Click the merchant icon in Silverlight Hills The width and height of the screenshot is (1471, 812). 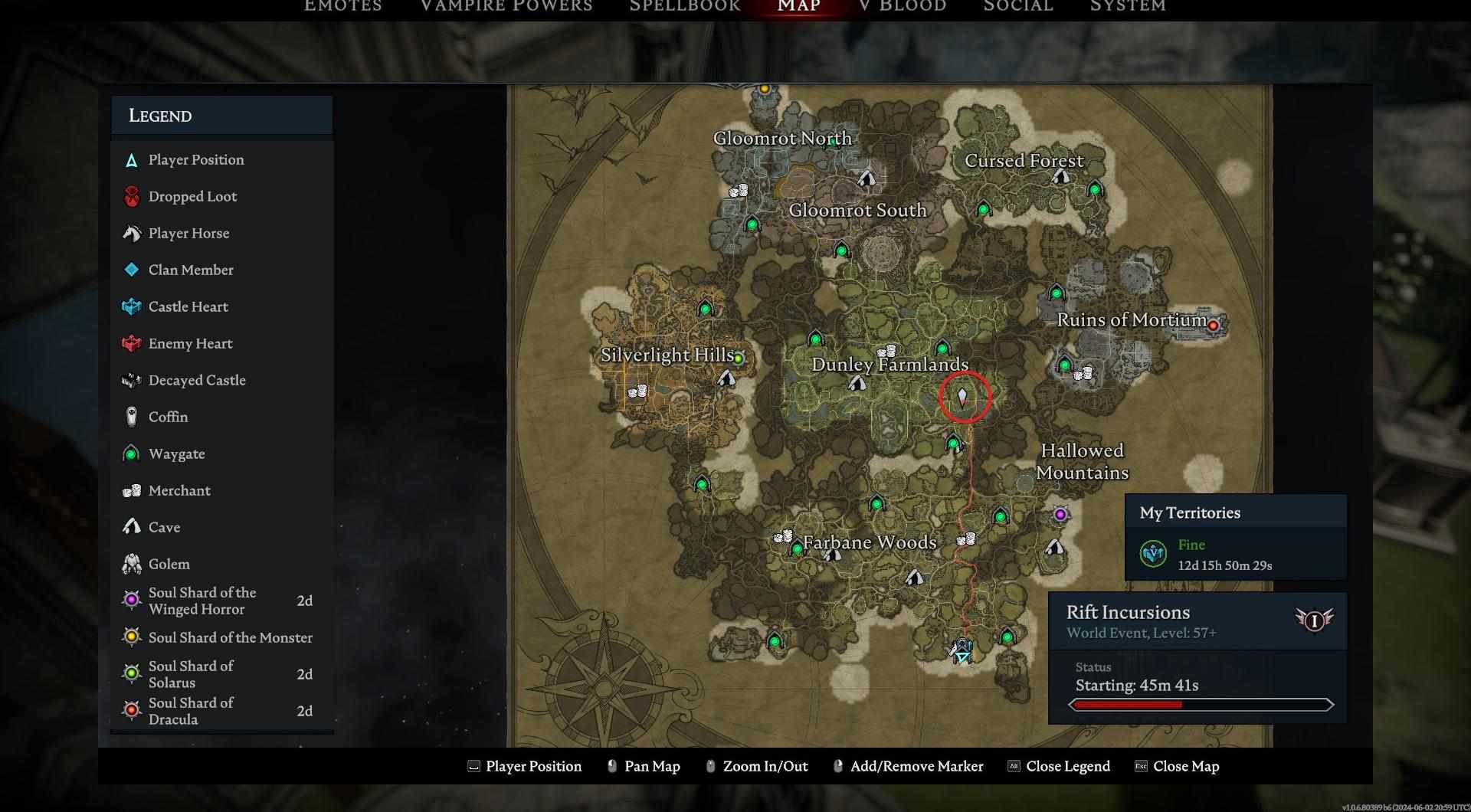[x=637, y=391]
